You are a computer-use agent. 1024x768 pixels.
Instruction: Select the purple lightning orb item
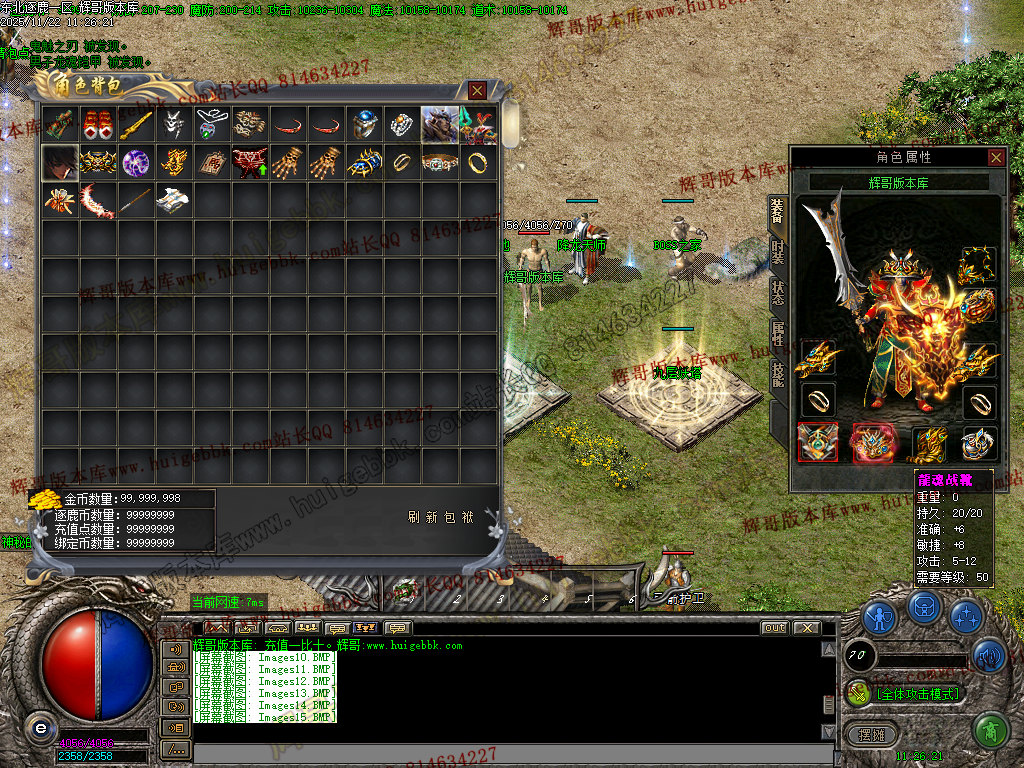click(136, 162)
